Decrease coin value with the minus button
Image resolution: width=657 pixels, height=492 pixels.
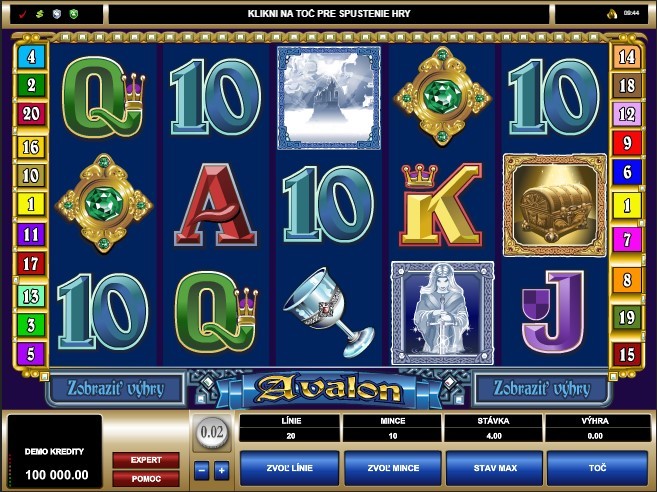200,469
